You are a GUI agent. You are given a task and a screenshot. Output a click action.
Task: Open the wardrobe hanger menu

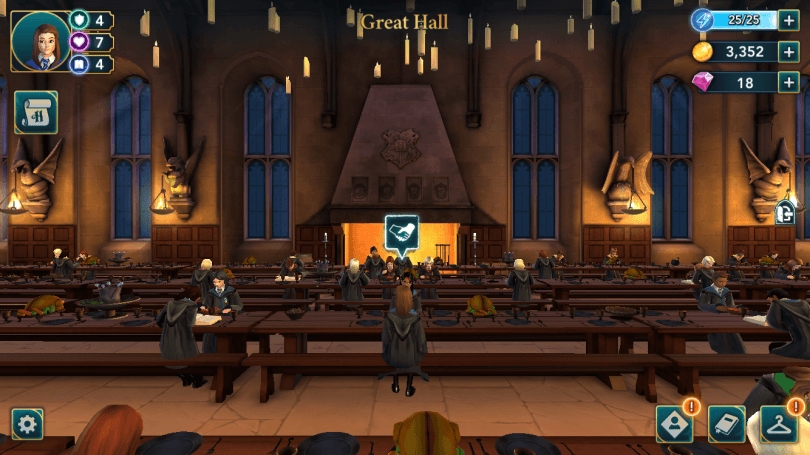[x=779, y=424]
